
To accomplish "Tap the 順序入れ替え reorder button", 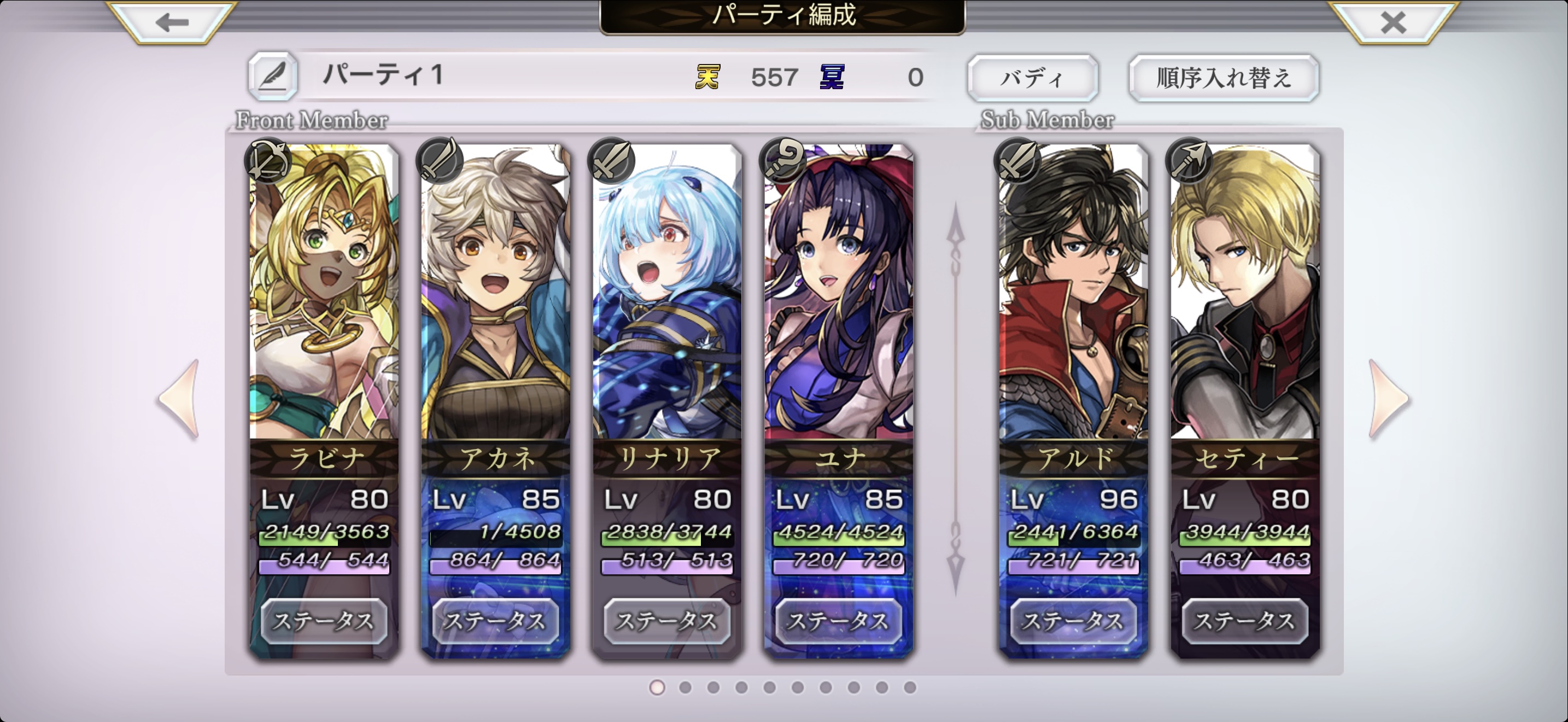I will [x=1224, y=78].
